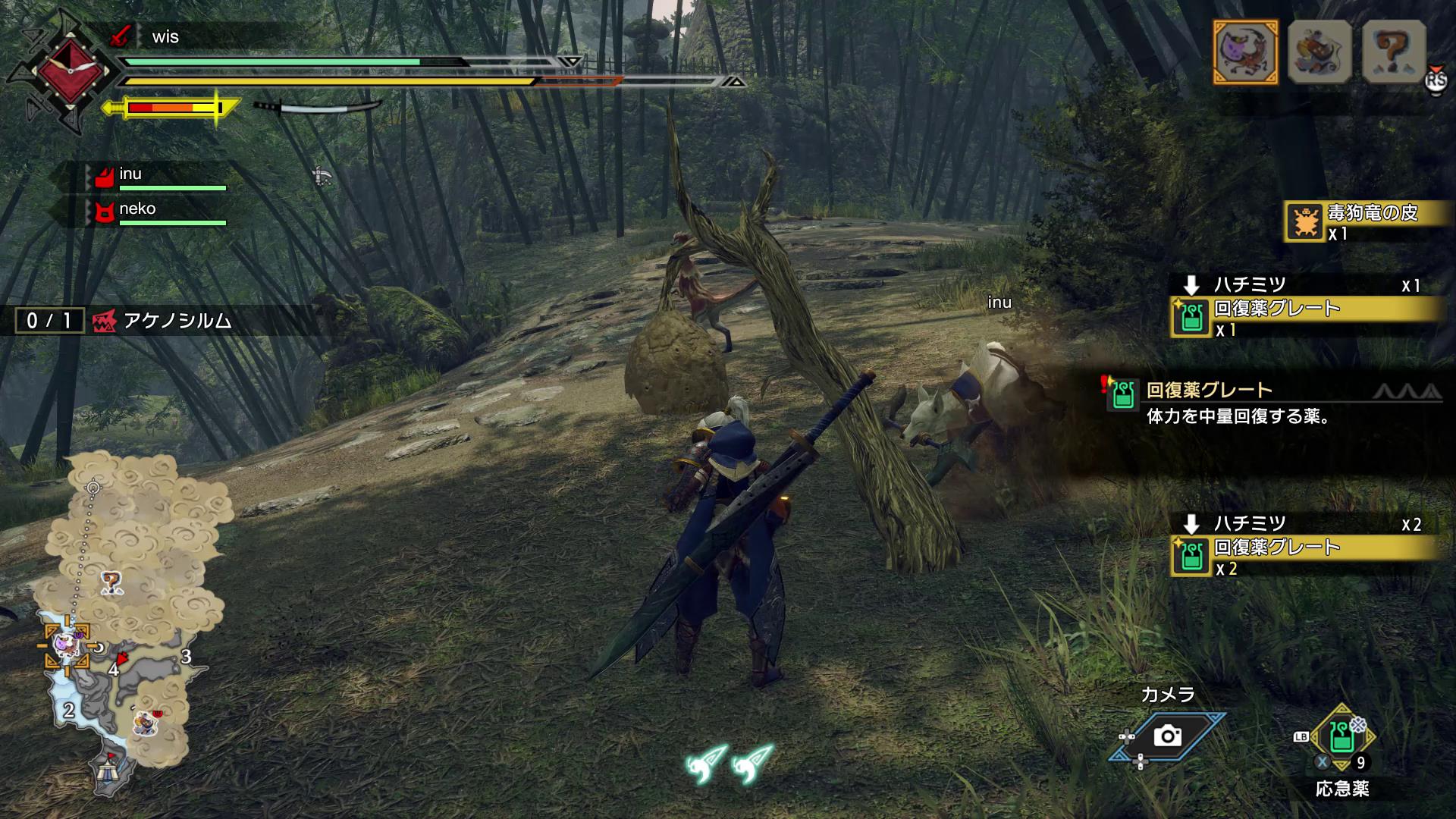Viewport: 1456px width, 819px height.
Task: Click the base camp tent on minimap
Action: (x=107, y=773)
